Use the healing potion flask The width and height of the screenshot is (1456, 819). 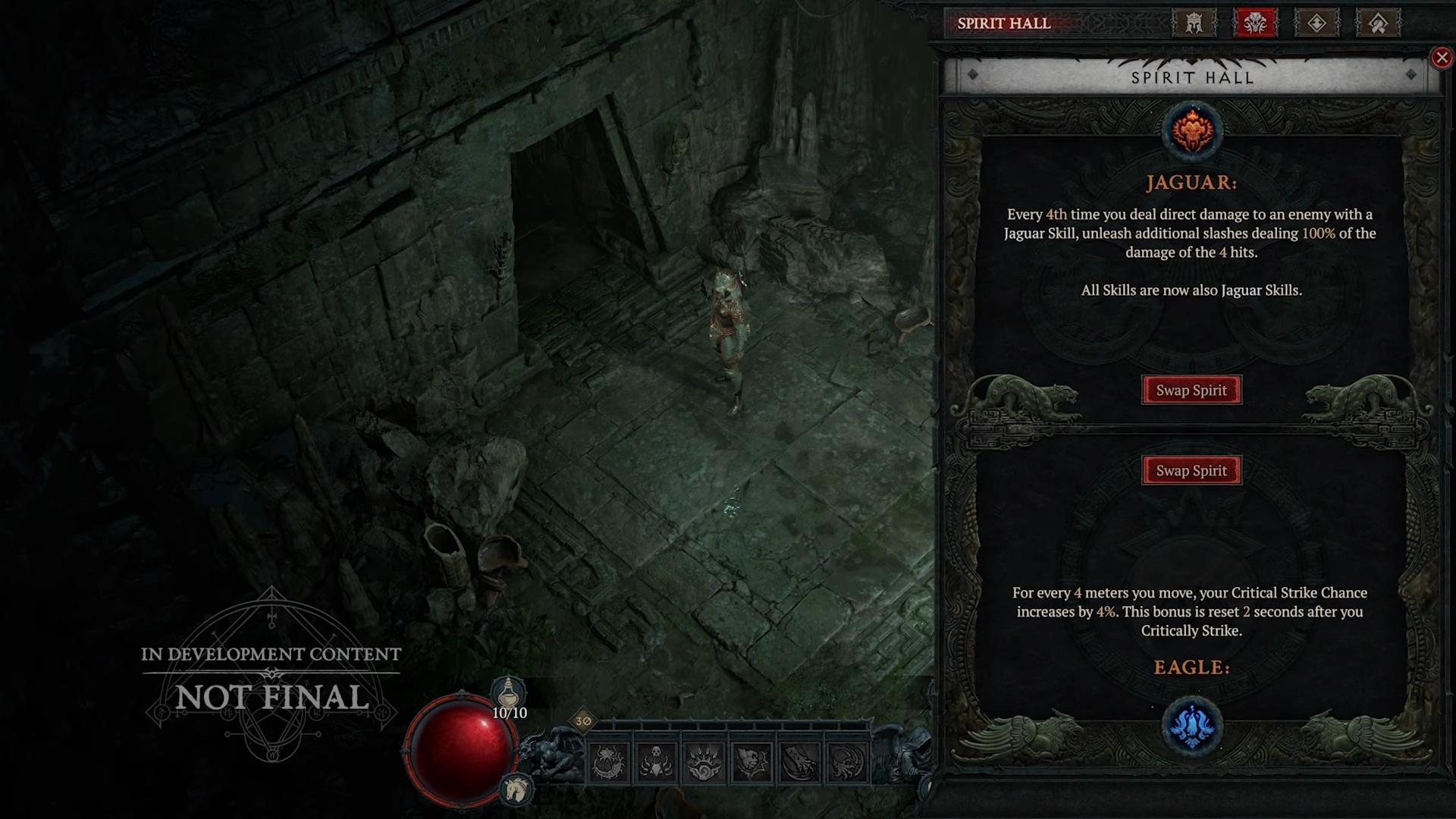(x=509, y=694)
